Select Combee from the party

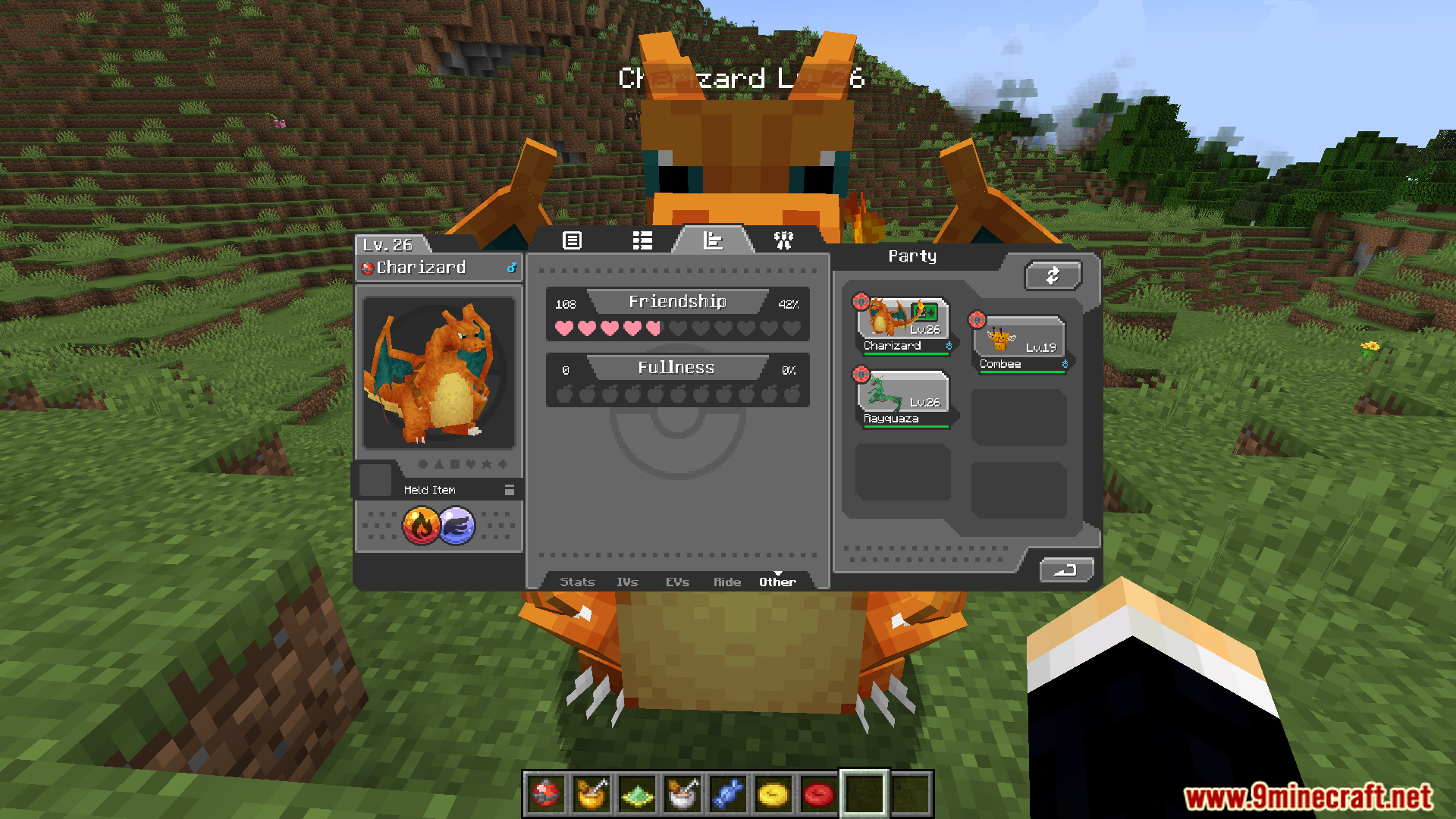(1020, 344)
